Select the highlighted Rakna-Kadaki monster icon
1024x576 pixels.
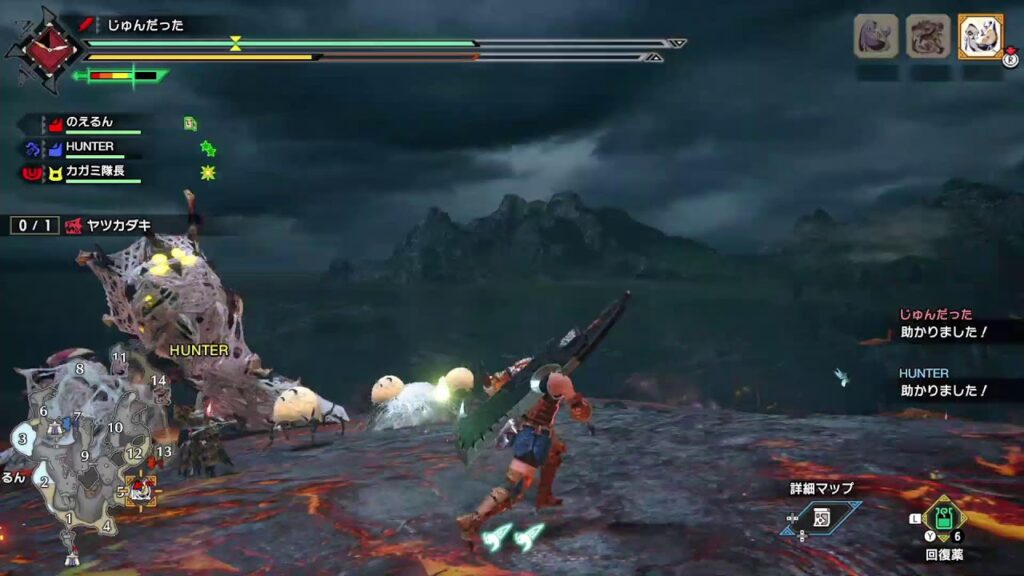(980, 36)
